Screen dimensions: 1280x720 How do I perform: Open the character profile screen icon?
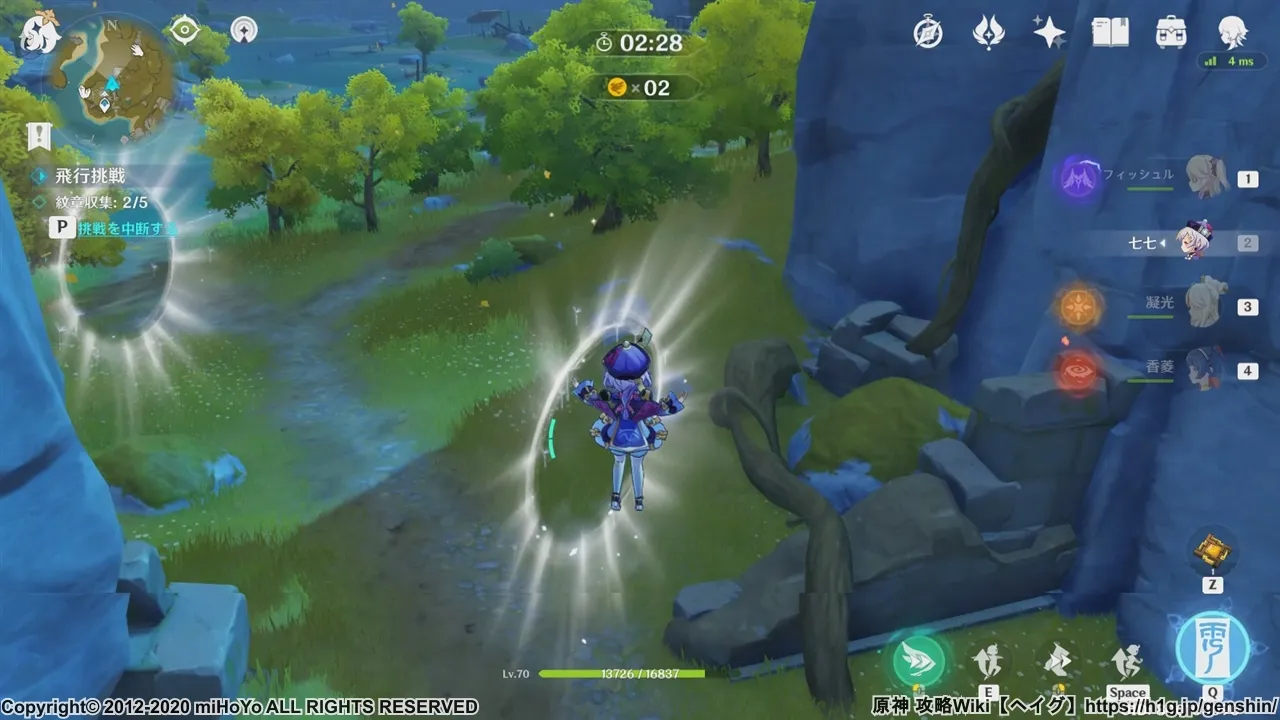point(1232,33)
